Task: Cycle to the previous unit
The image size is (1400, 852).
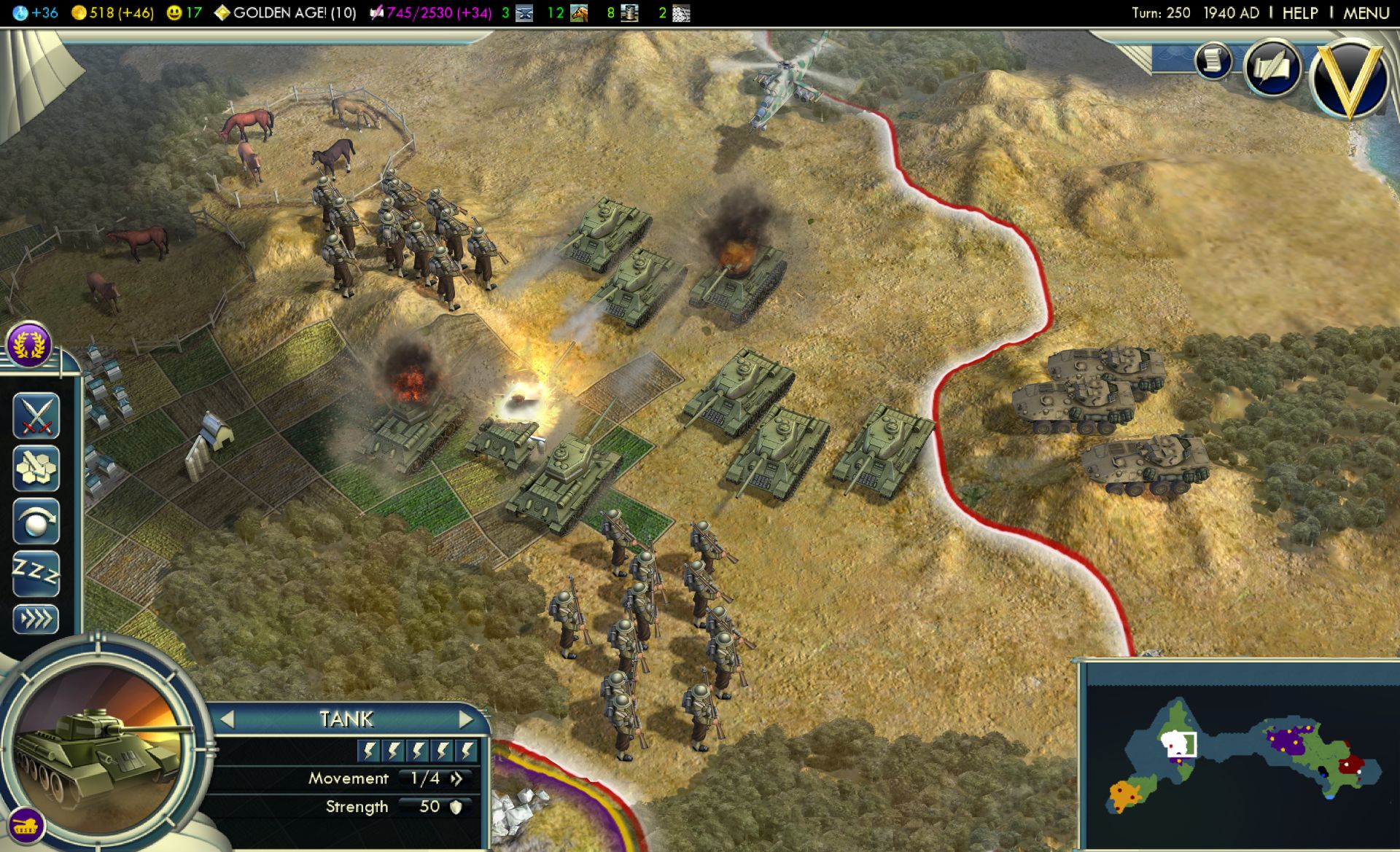Action: [227, 719]
